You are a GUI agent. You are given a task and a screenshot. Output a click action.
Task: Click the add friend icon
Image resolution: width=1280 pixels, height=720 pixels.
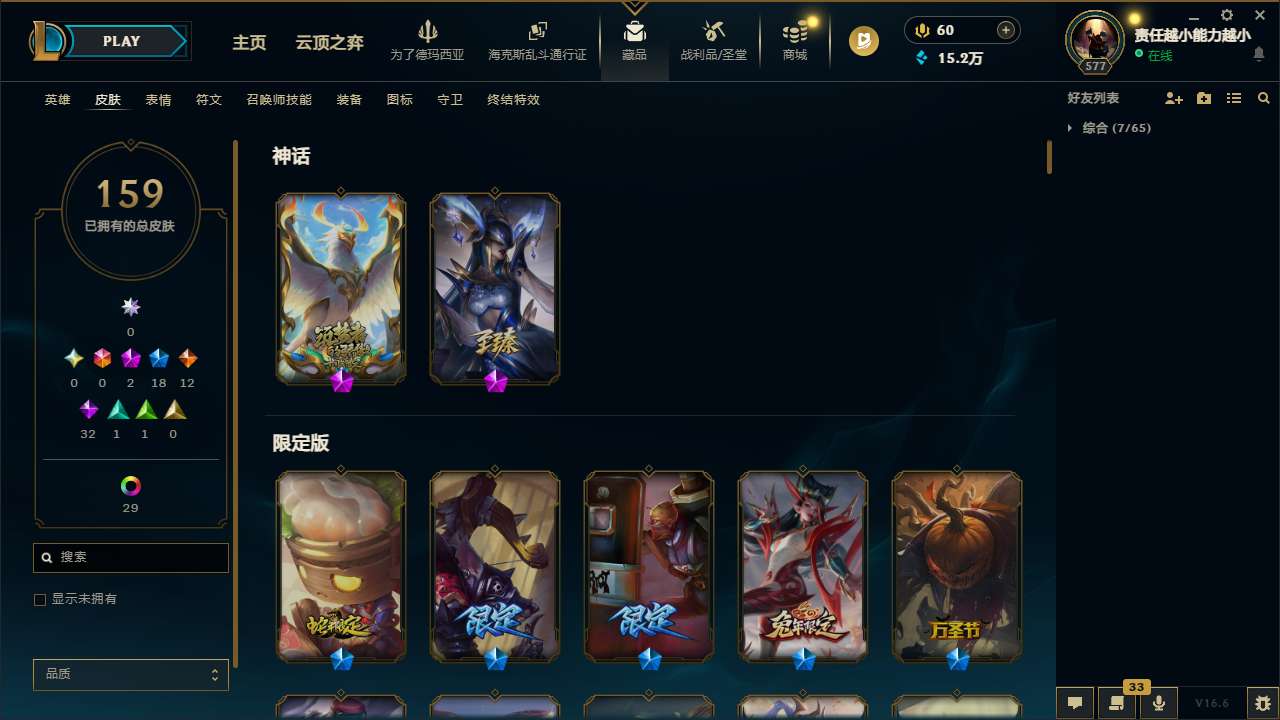(x=1174, y=98)
